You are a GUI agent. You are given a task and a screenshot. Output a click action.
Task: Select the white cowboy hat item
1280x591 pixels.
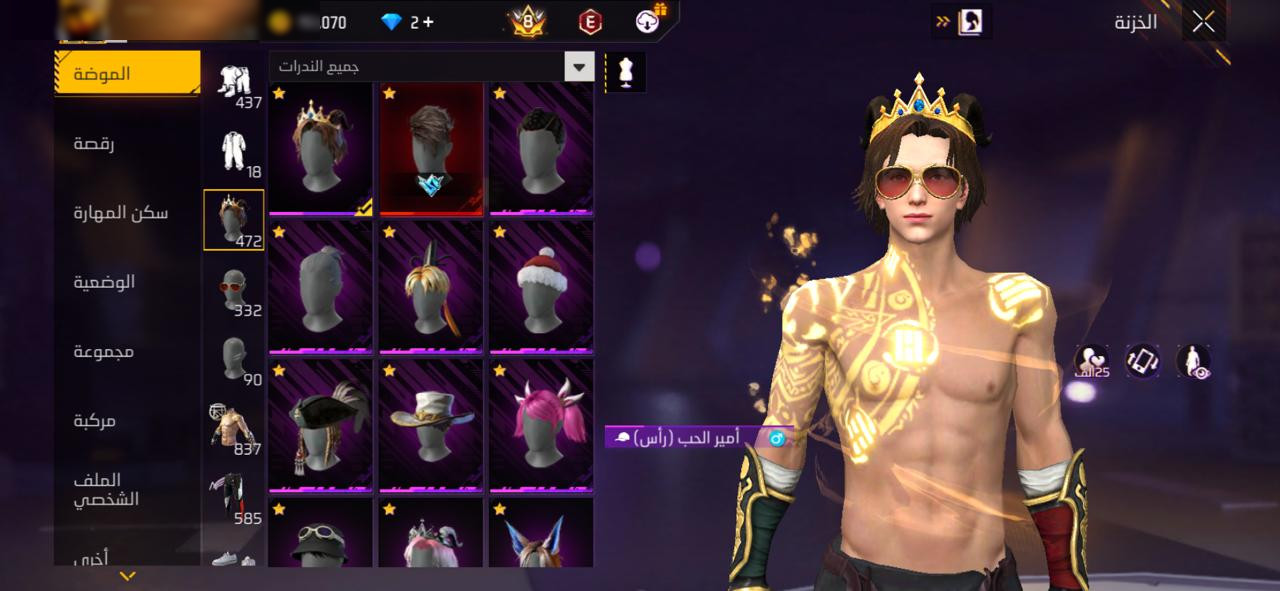(x=430, y=425)
